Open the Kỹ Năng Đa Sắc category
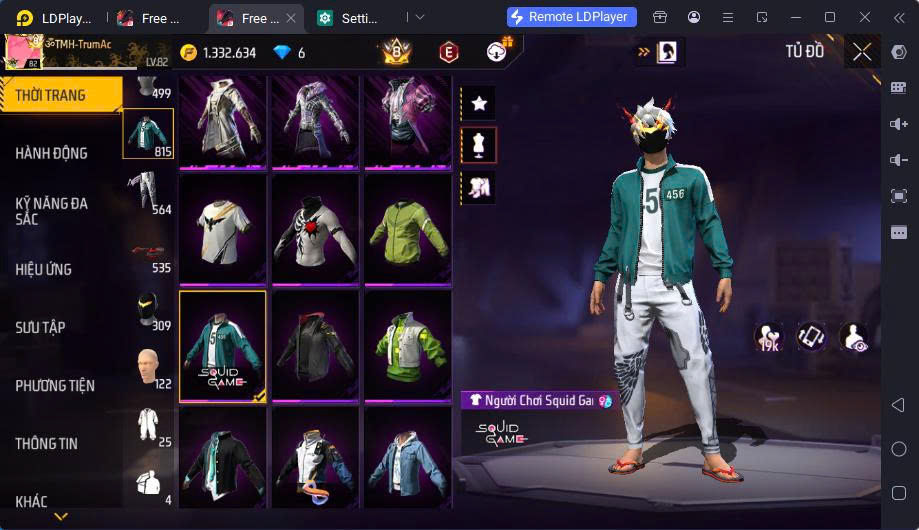The width and height of the screenshot is (919, 530). pyautogui.click(x=52, y=210)
